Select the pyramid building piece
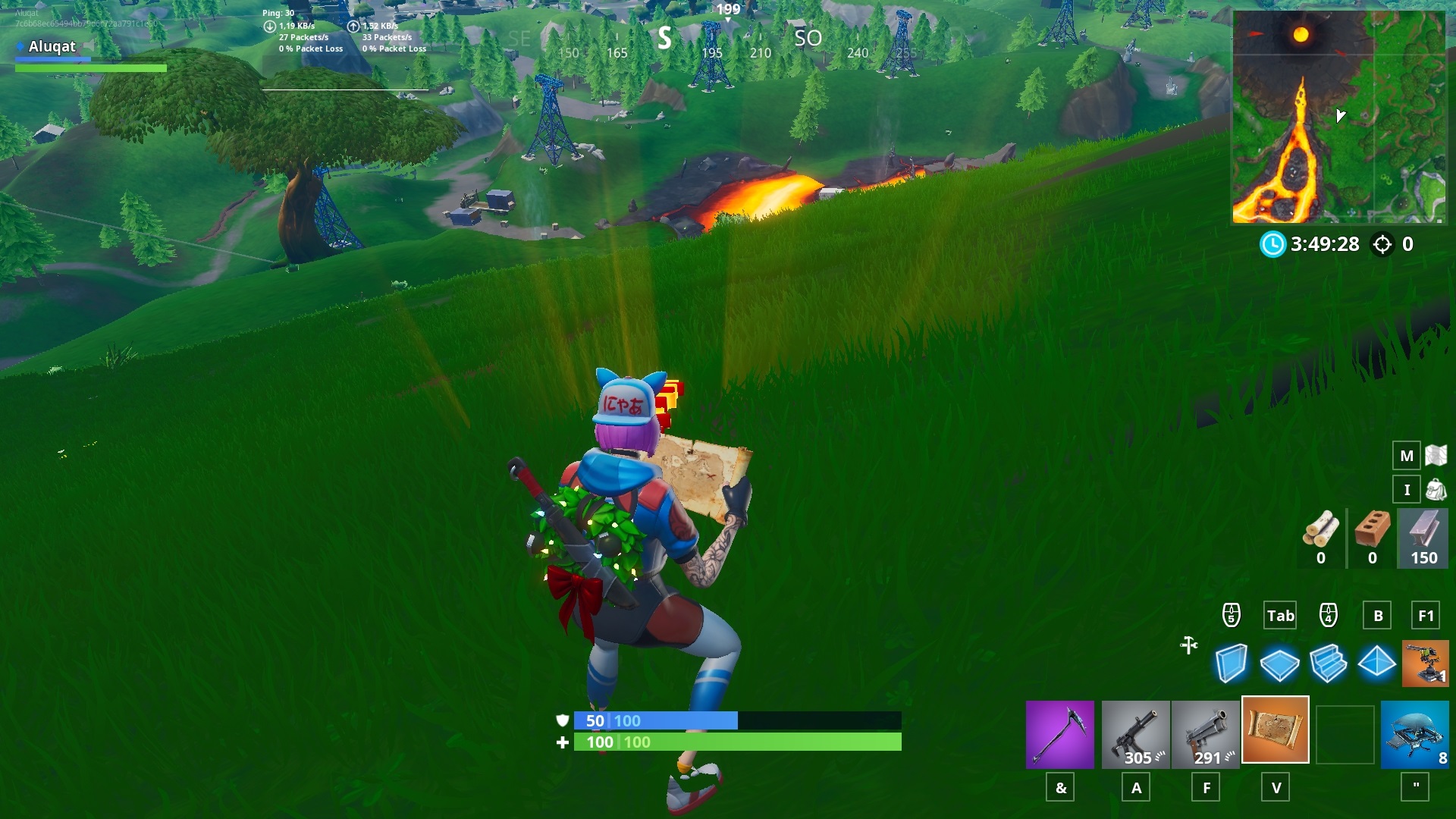1456x819 pixels. point(1376,664)
